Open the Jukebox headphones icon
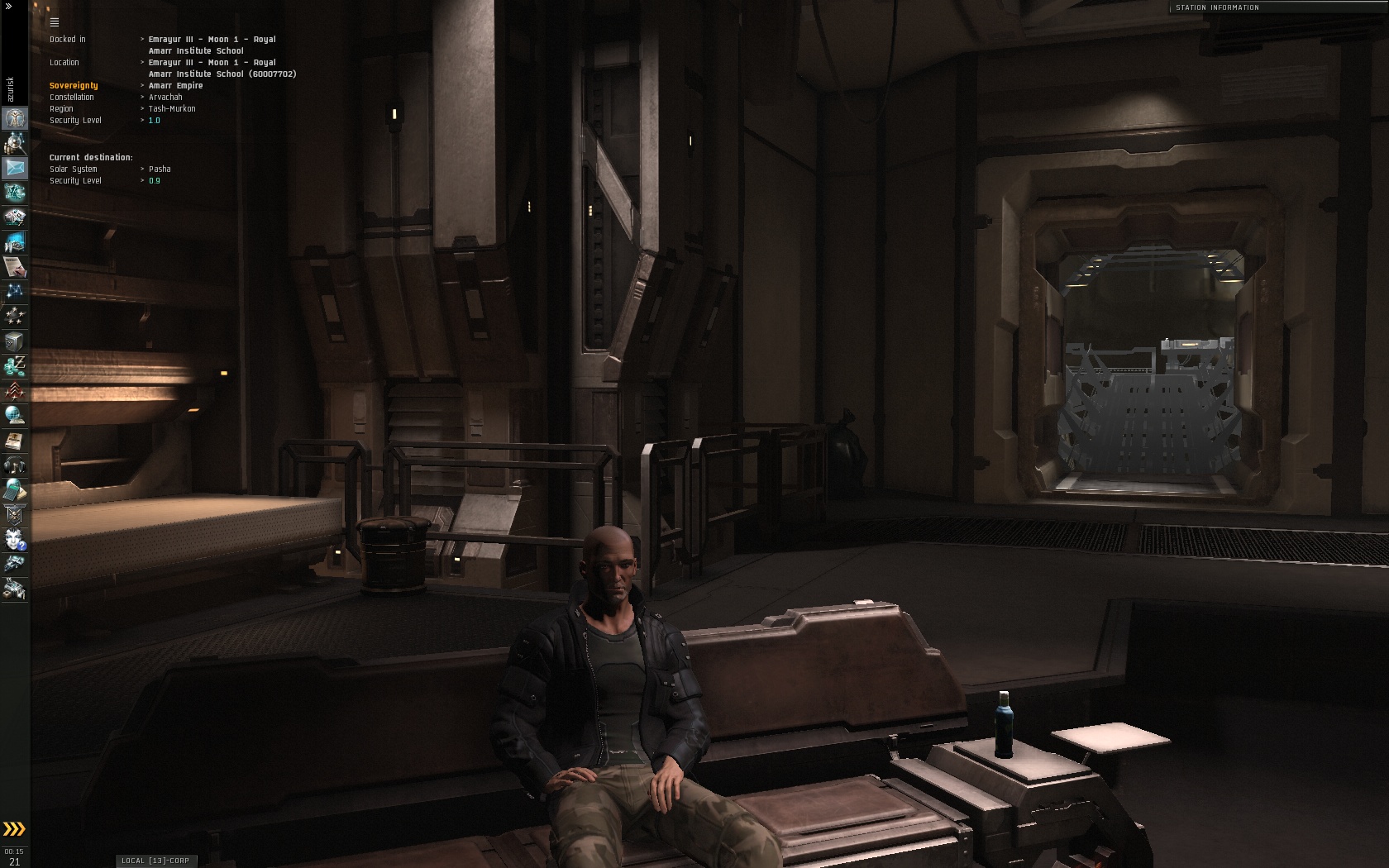 point(15,465)
